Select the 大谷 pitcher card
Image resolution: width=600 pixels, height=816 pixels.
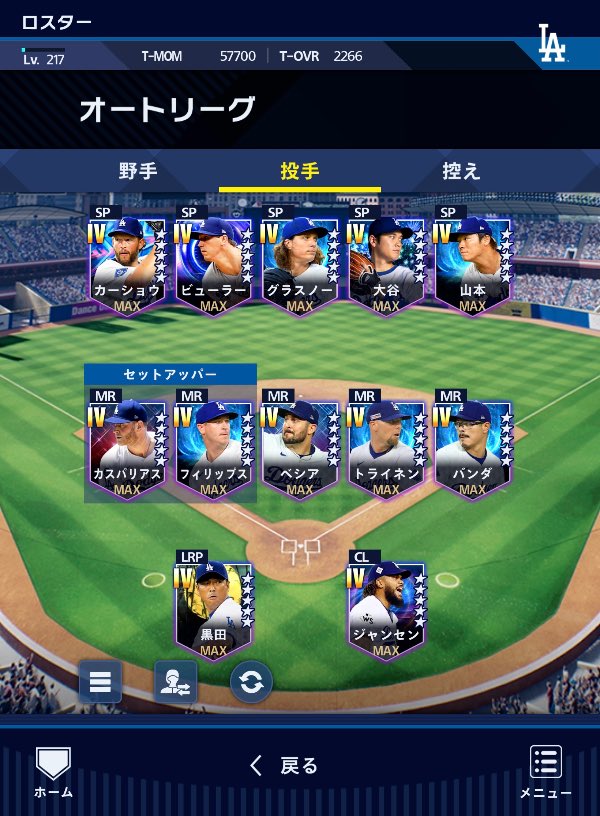386,262
